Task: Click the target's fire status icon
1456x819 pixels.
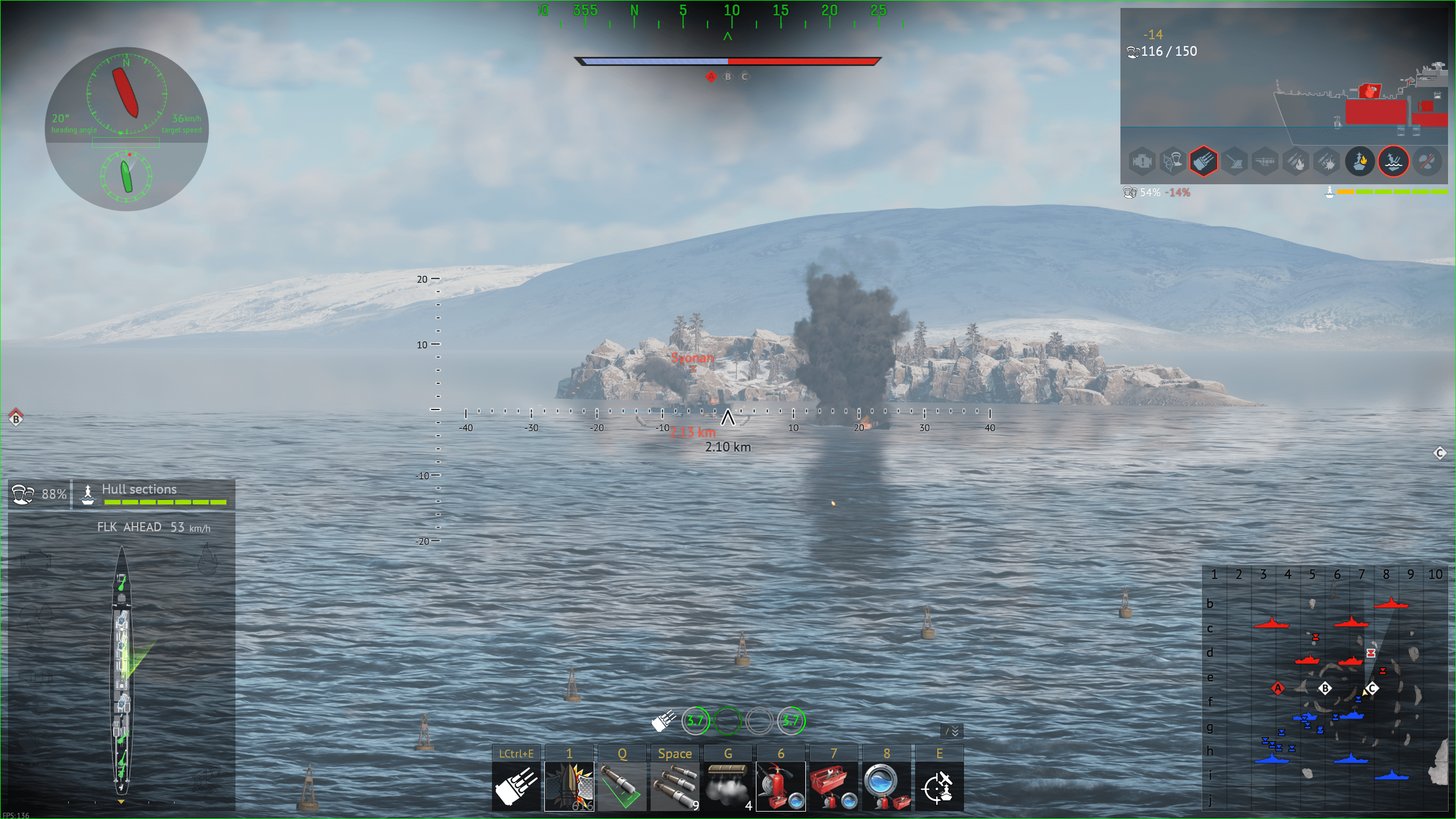Action: tap(1360, 162)
